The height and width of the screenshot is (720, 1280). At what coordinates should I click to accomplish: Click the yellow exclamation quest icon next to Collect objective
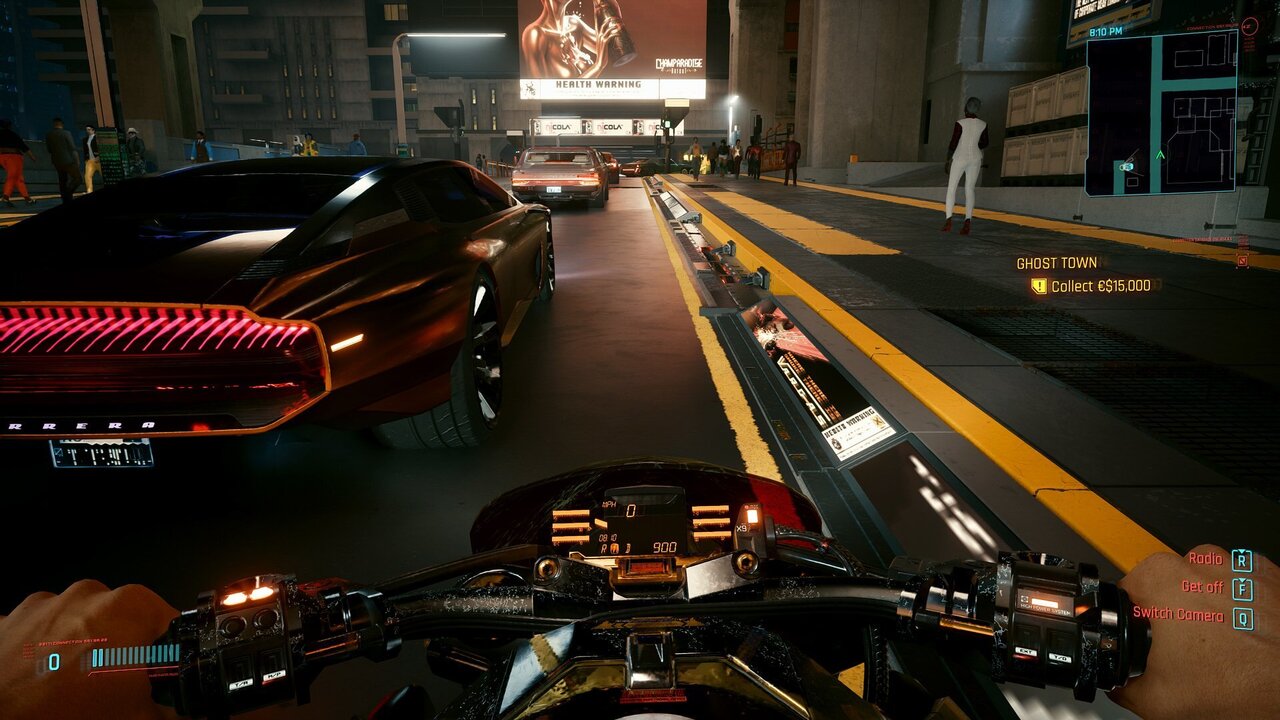pyautogui.click(x=1037, y=284)
